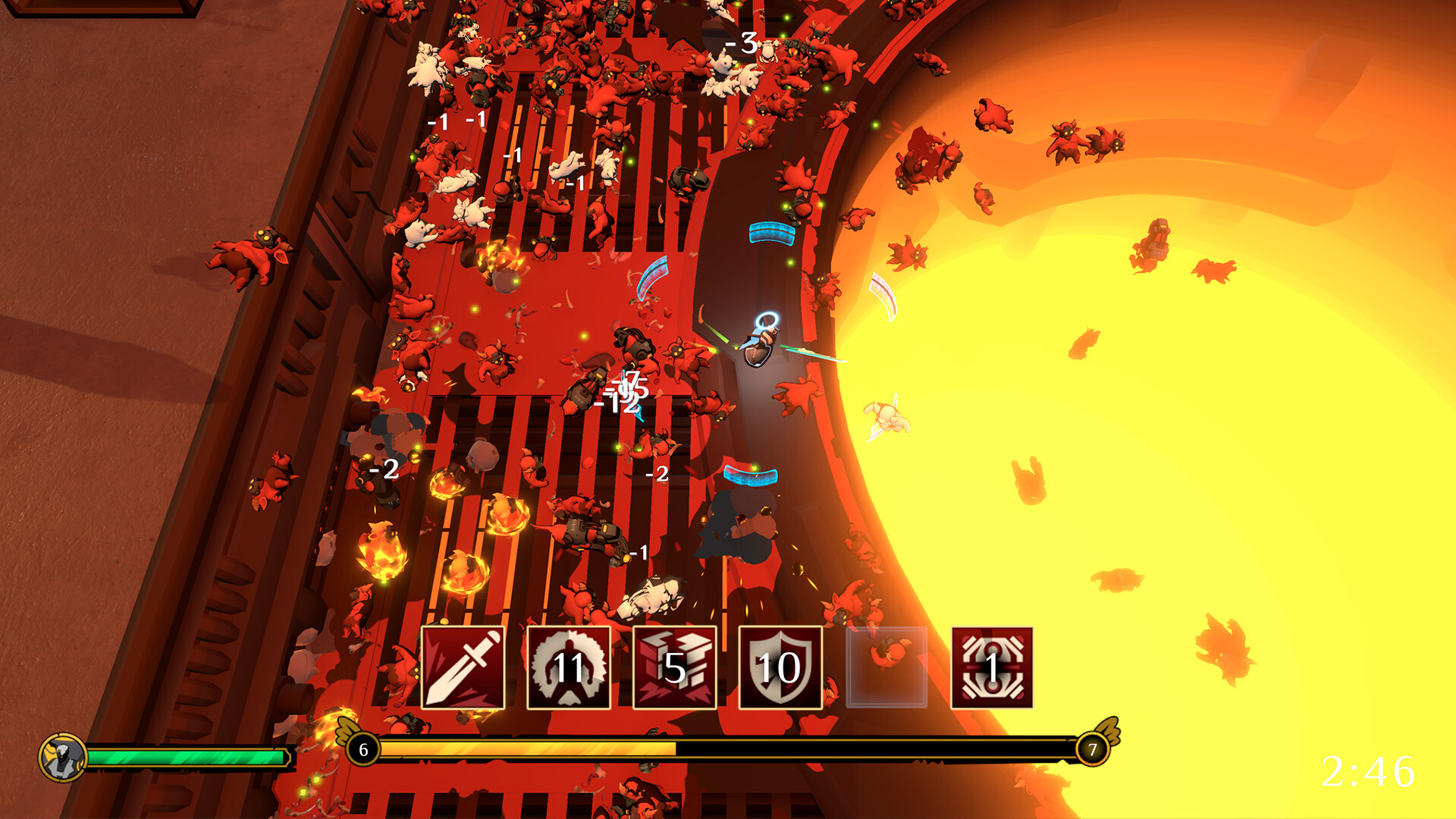Click the turret near the lava edge
The width and height of the screenshot is (1456, 819).
click(1158, 239)
